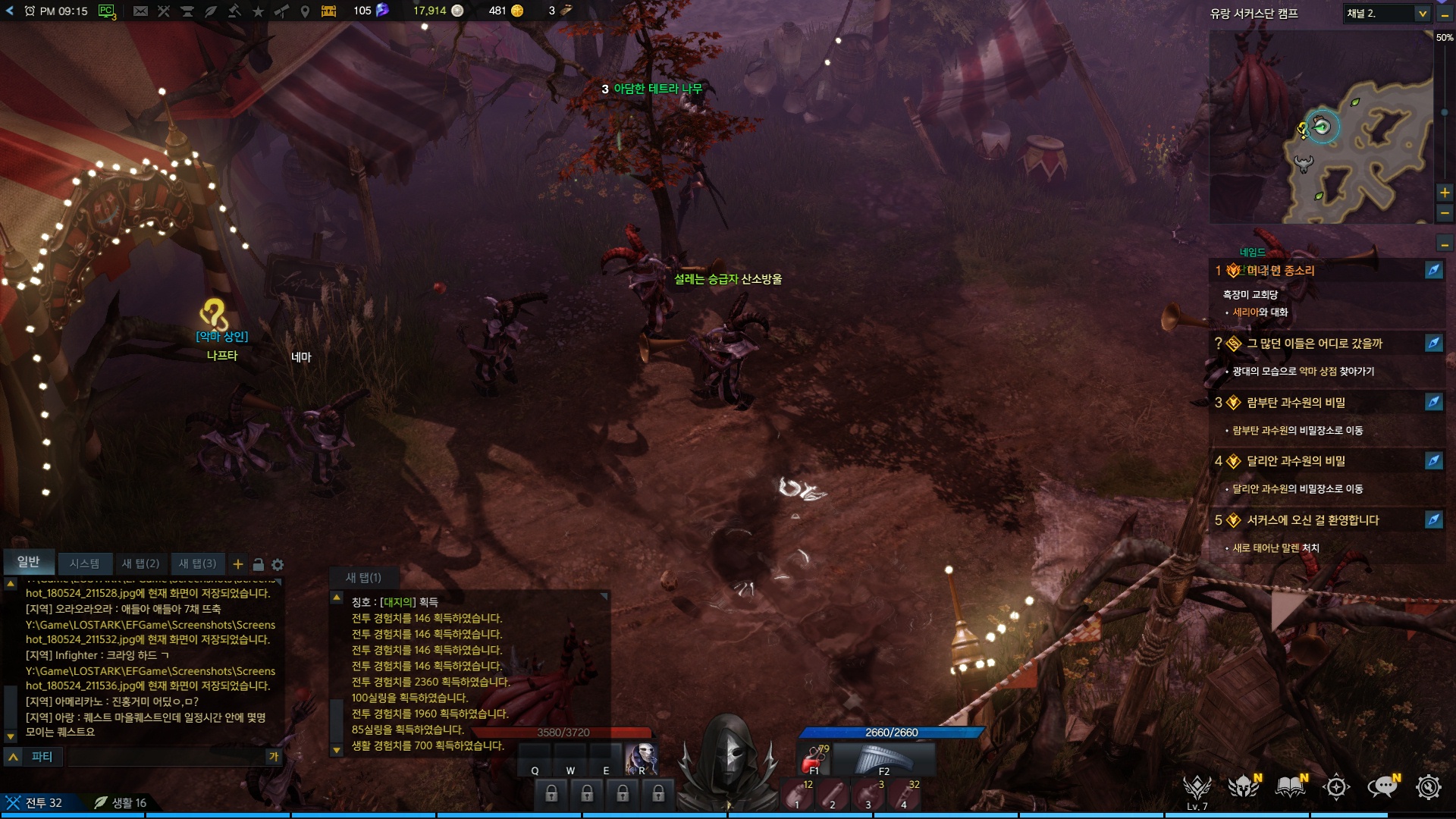1456x819 pixels.
Task: Open the golden treasure chest icon
Action: 328,11
